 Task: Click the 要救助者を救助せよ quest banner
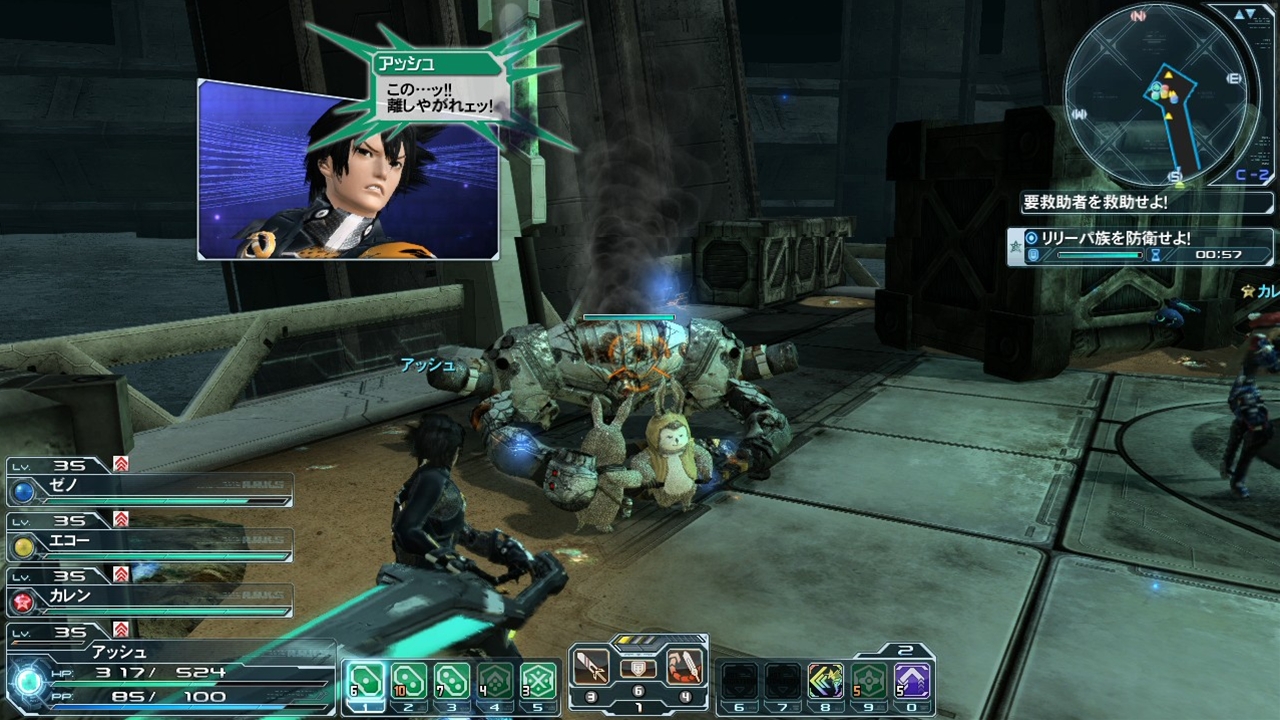point(1096,202)
